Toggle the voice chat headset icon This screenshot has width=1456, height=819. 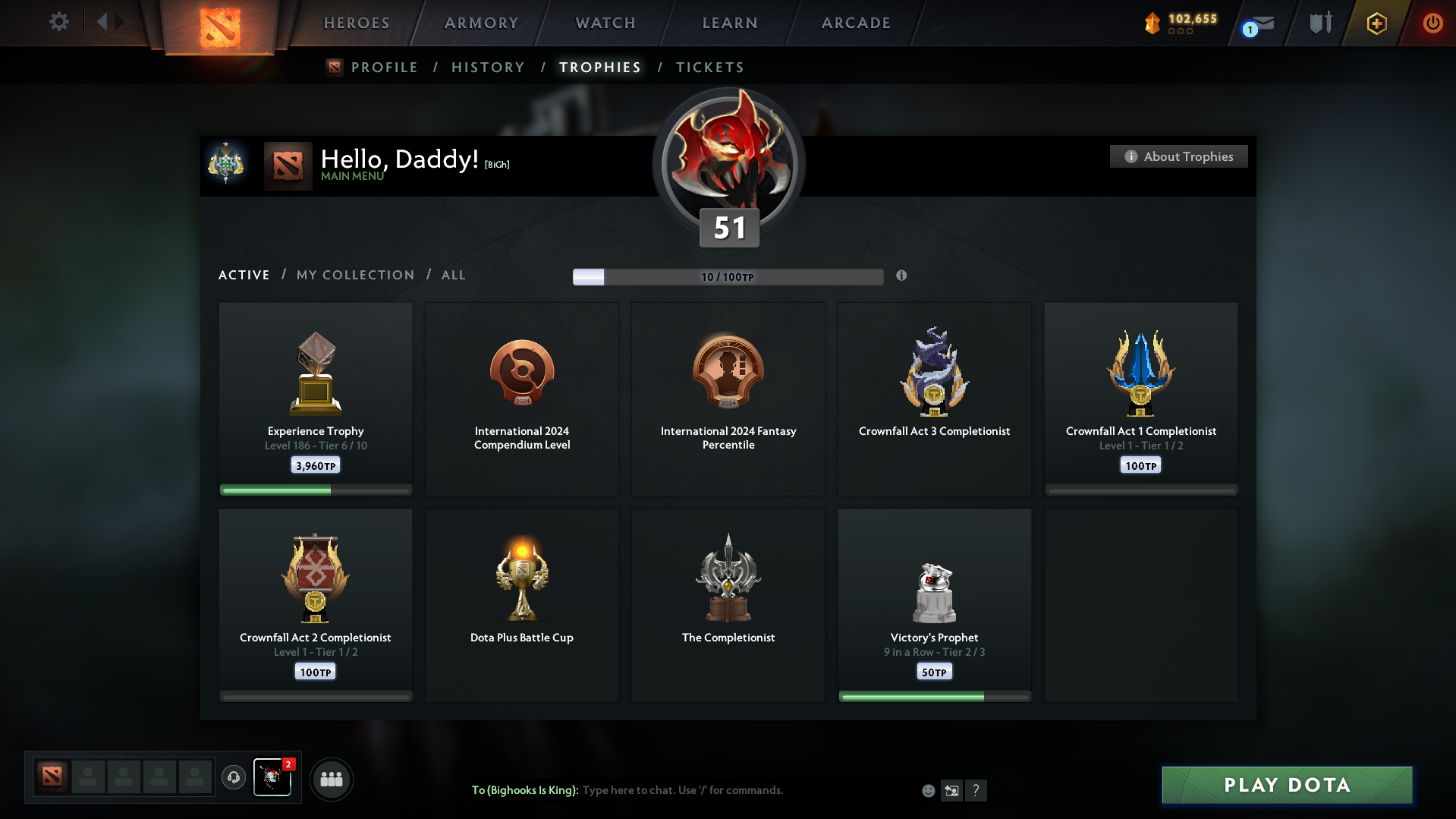(234, 778)
